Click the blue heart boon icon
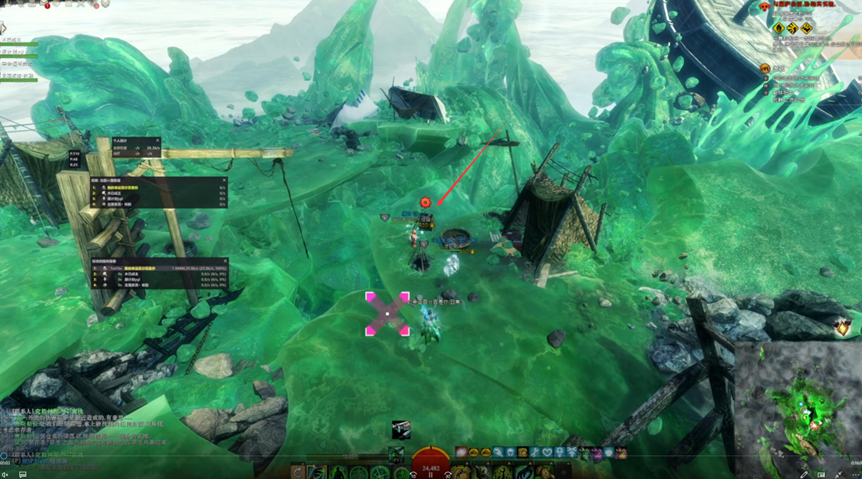This screenshot has width=862, height=479. coord(547,453)
